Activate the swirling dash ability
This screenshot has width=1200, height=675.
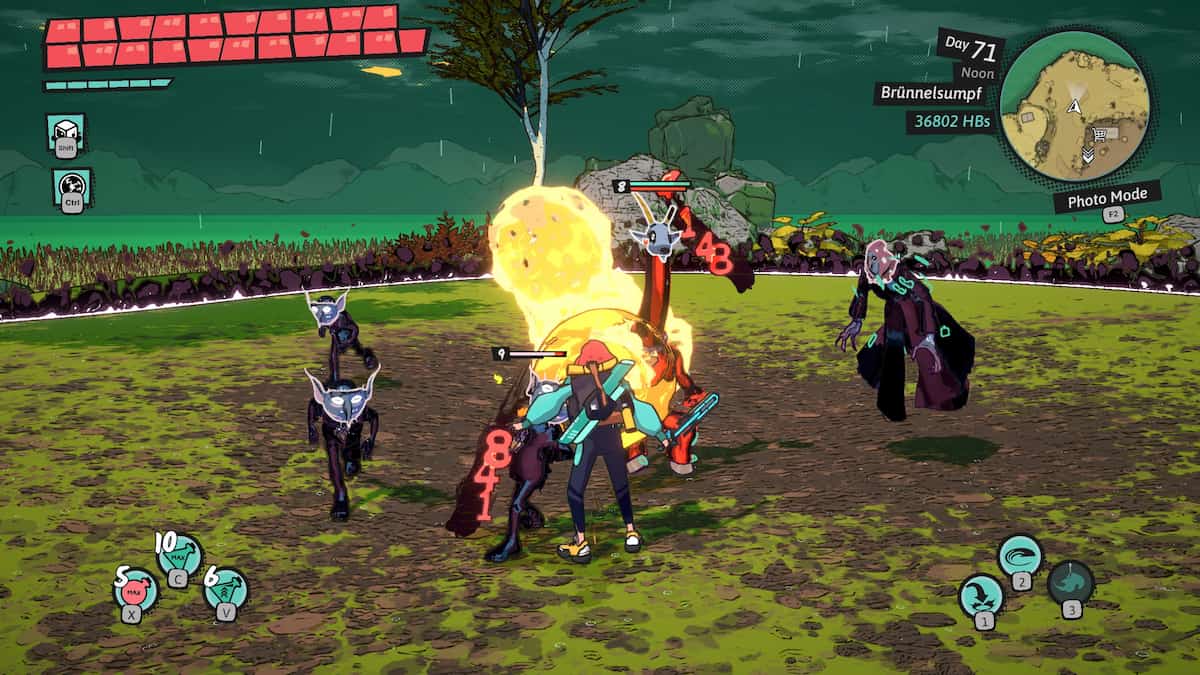(1020, 555)
